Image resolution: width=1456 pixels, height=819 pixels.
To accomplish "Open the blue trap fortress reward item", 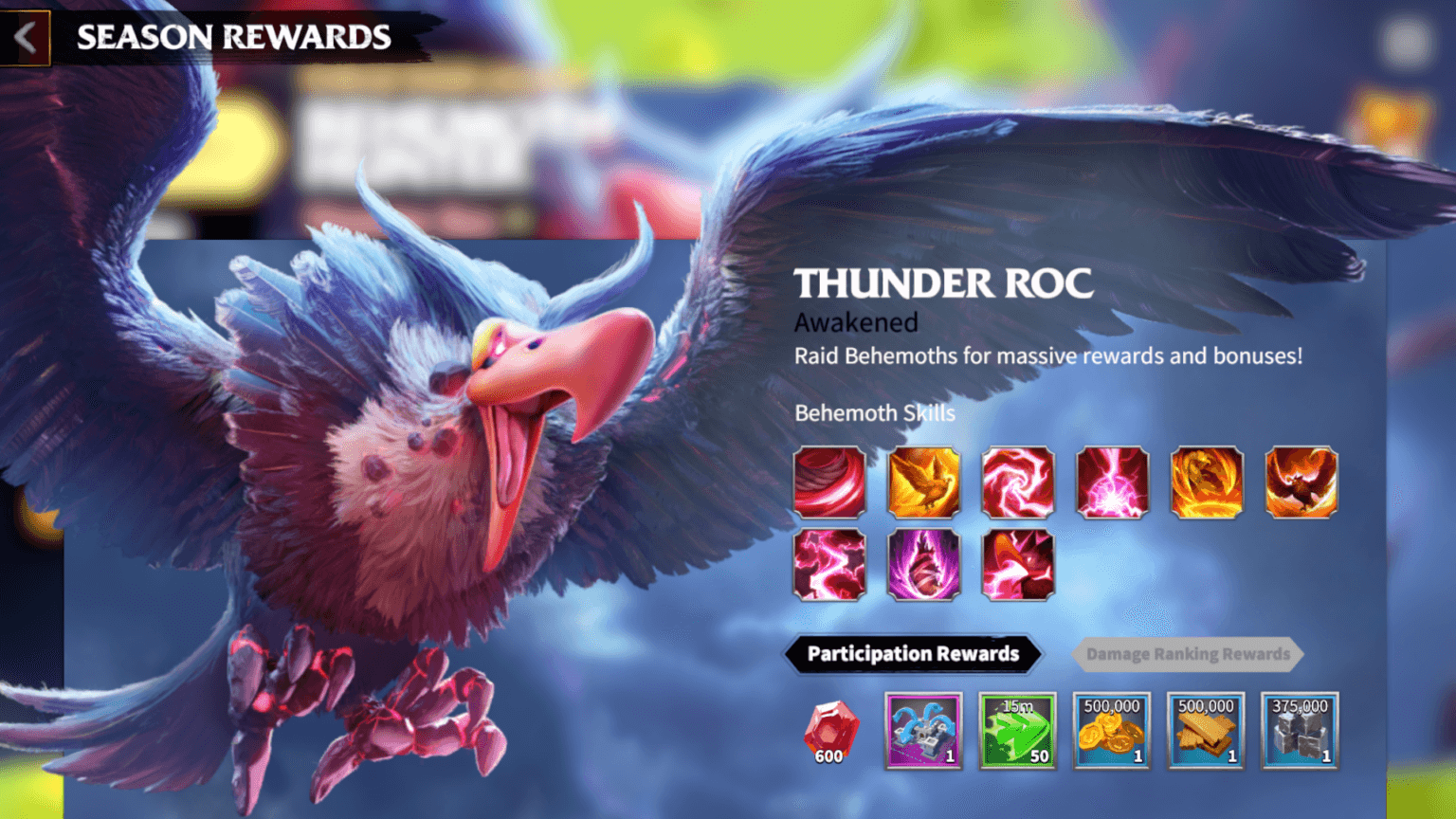I will (923, 730).
